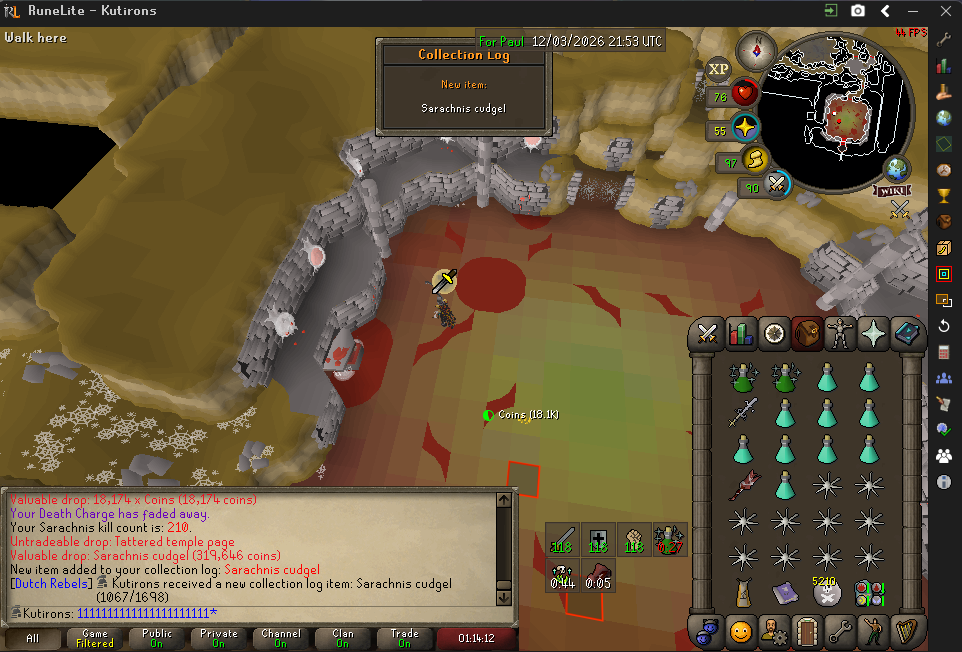Open the Prayer tab
Screen dimensions: 962x652
[873, 334]
